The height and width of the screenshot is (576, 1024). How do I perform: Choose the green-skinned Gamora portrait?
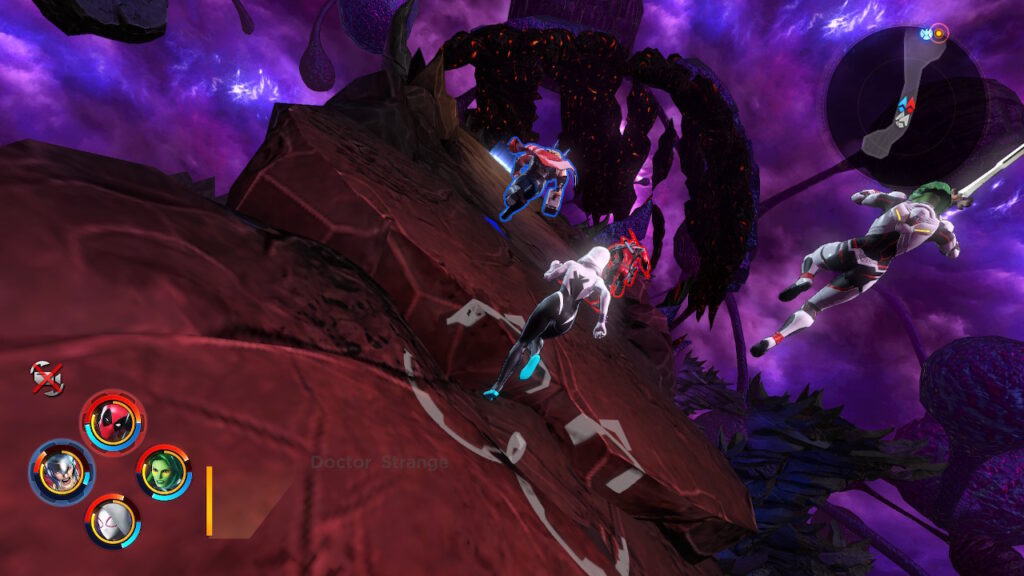(163, 471)
